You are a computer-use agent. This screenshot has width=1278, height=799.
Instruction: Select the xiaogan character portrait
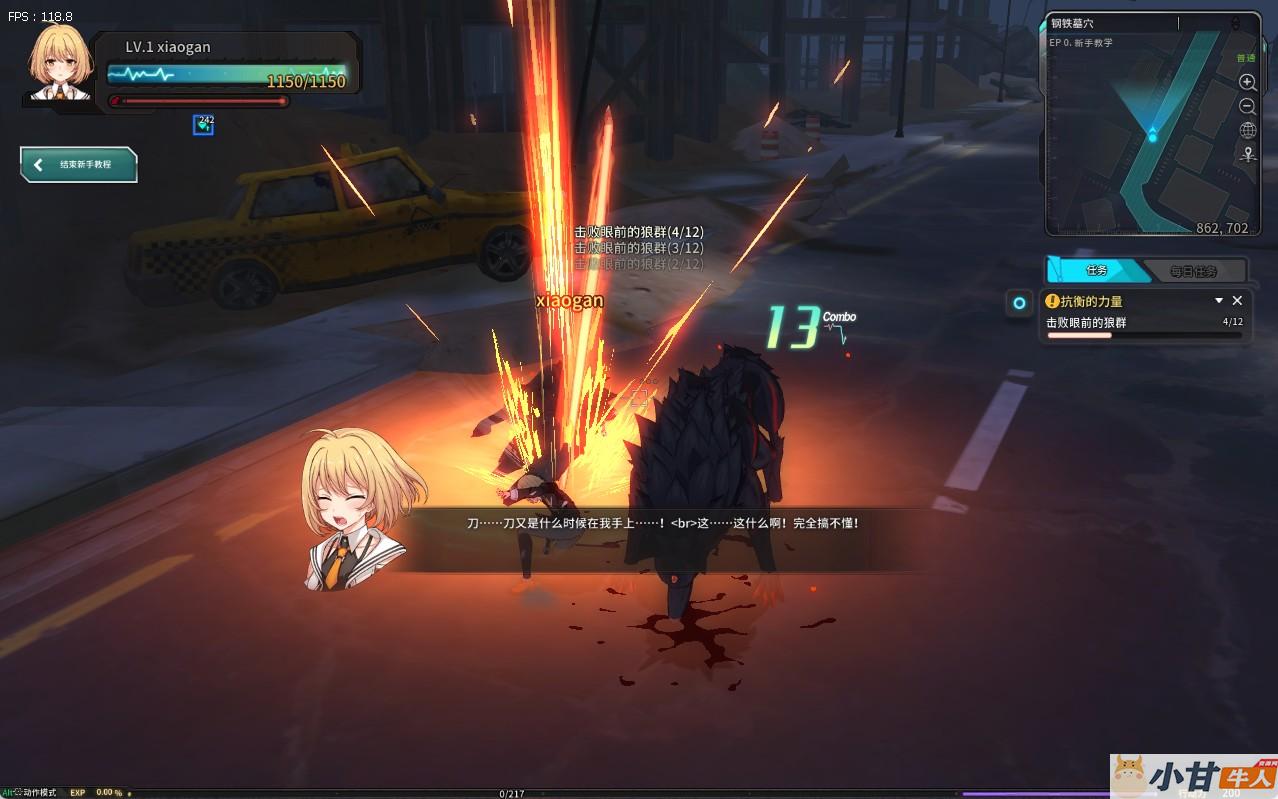click(60, 62)
